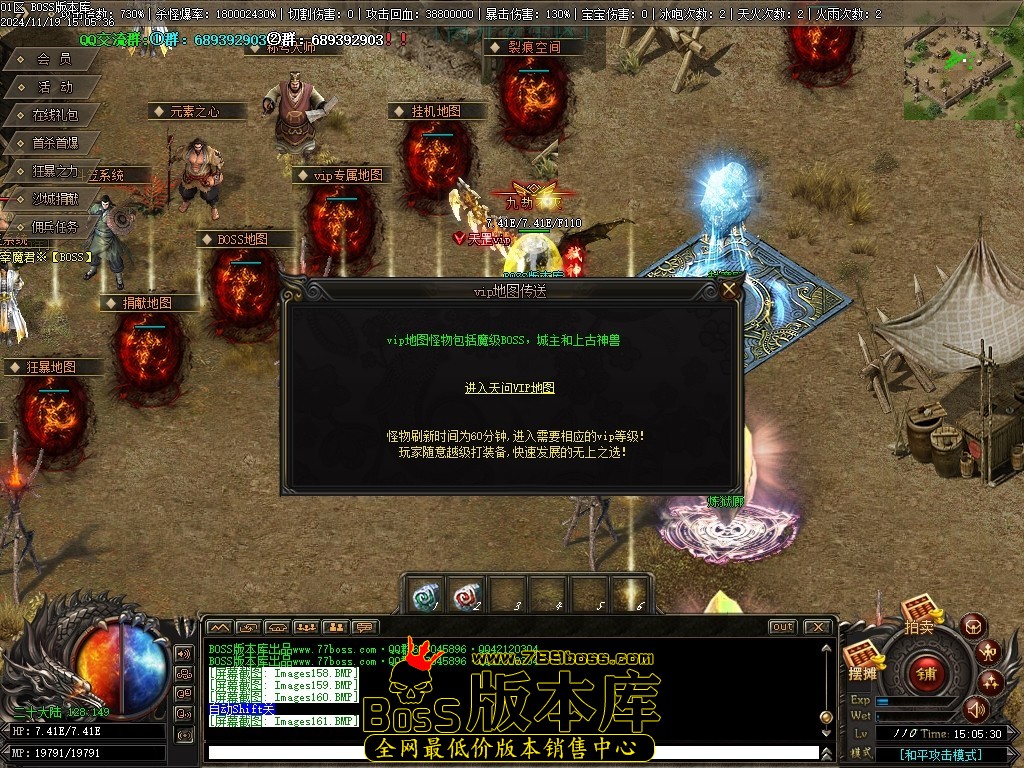
Task: Open the three-stars skills round button
Action: 991,683
